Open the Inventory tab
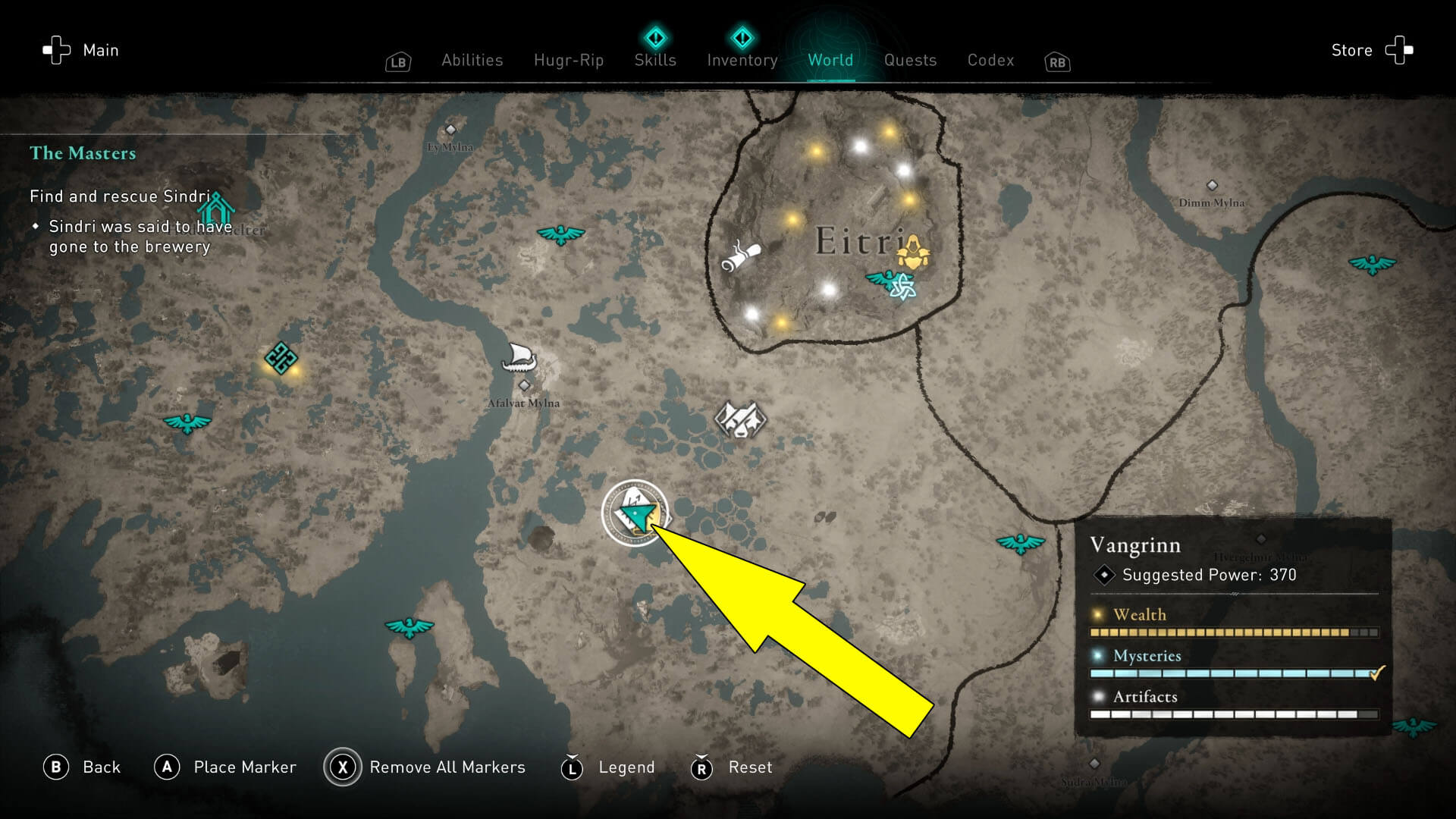This screenshot has width=1456, height=819. (x=742, y=60)
